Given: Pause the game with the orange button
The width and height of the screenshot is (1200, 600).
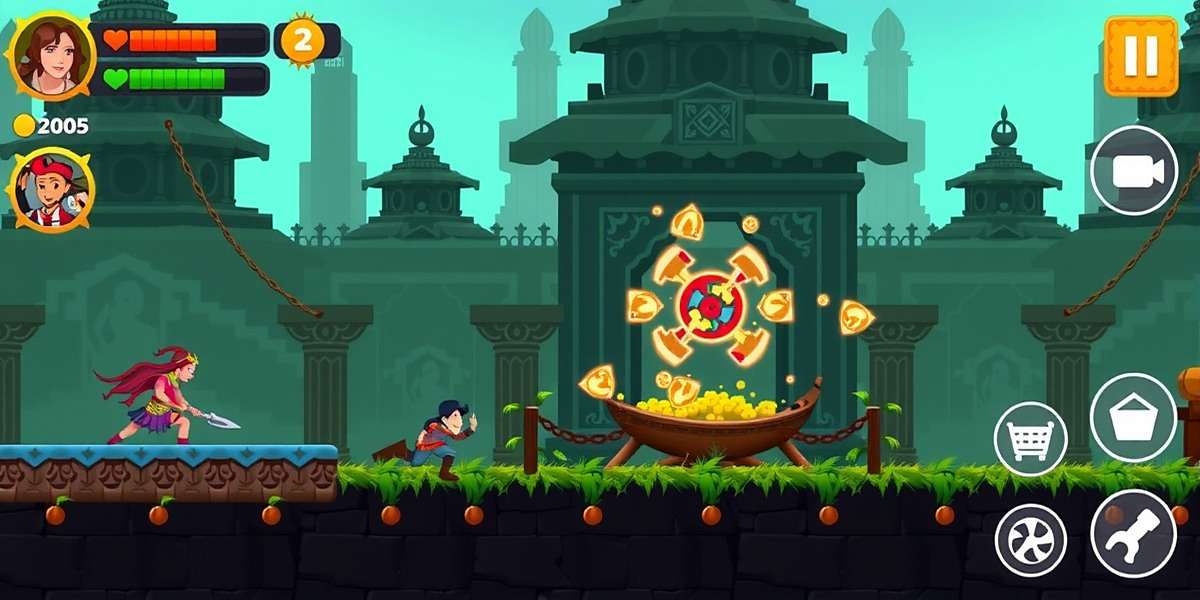Looking at the screenshot, I should (1141, 55).
